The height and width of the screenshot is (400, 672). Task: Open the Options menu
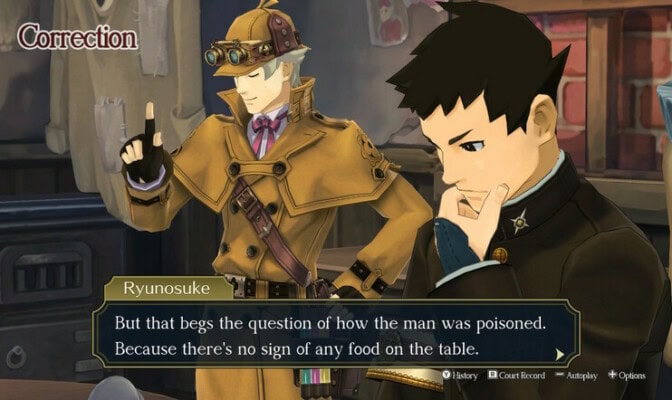click(x=627, y=376)
